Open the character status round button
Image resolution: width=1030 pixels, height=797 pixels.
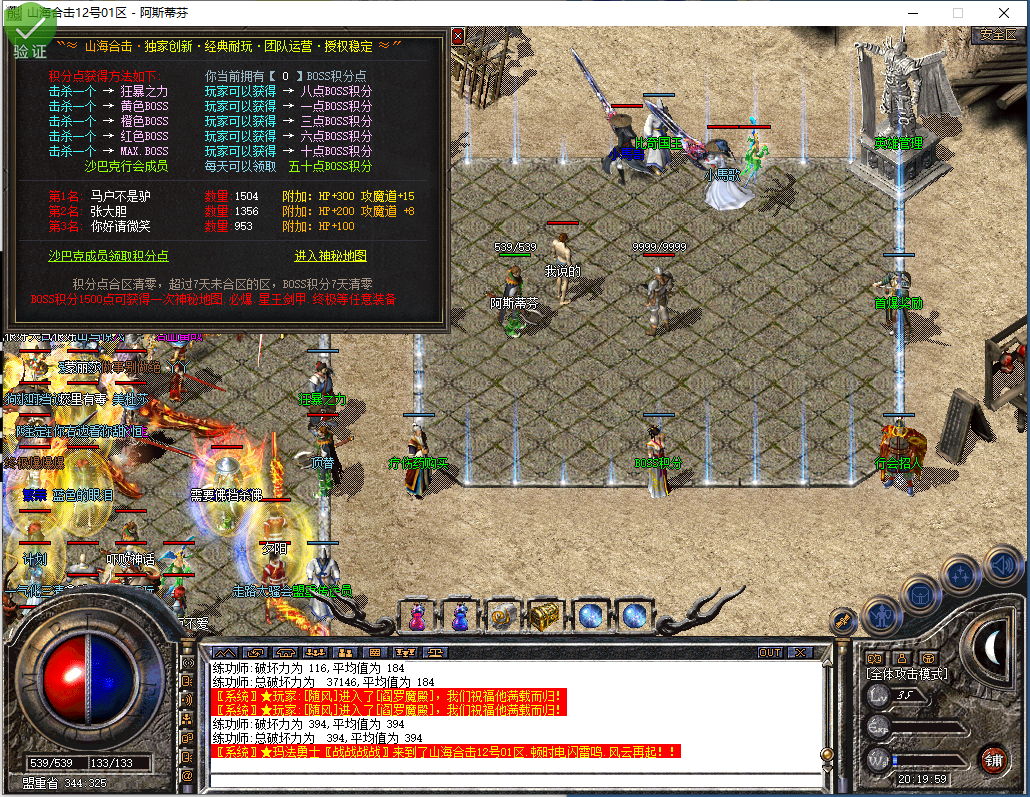(882, 614)
